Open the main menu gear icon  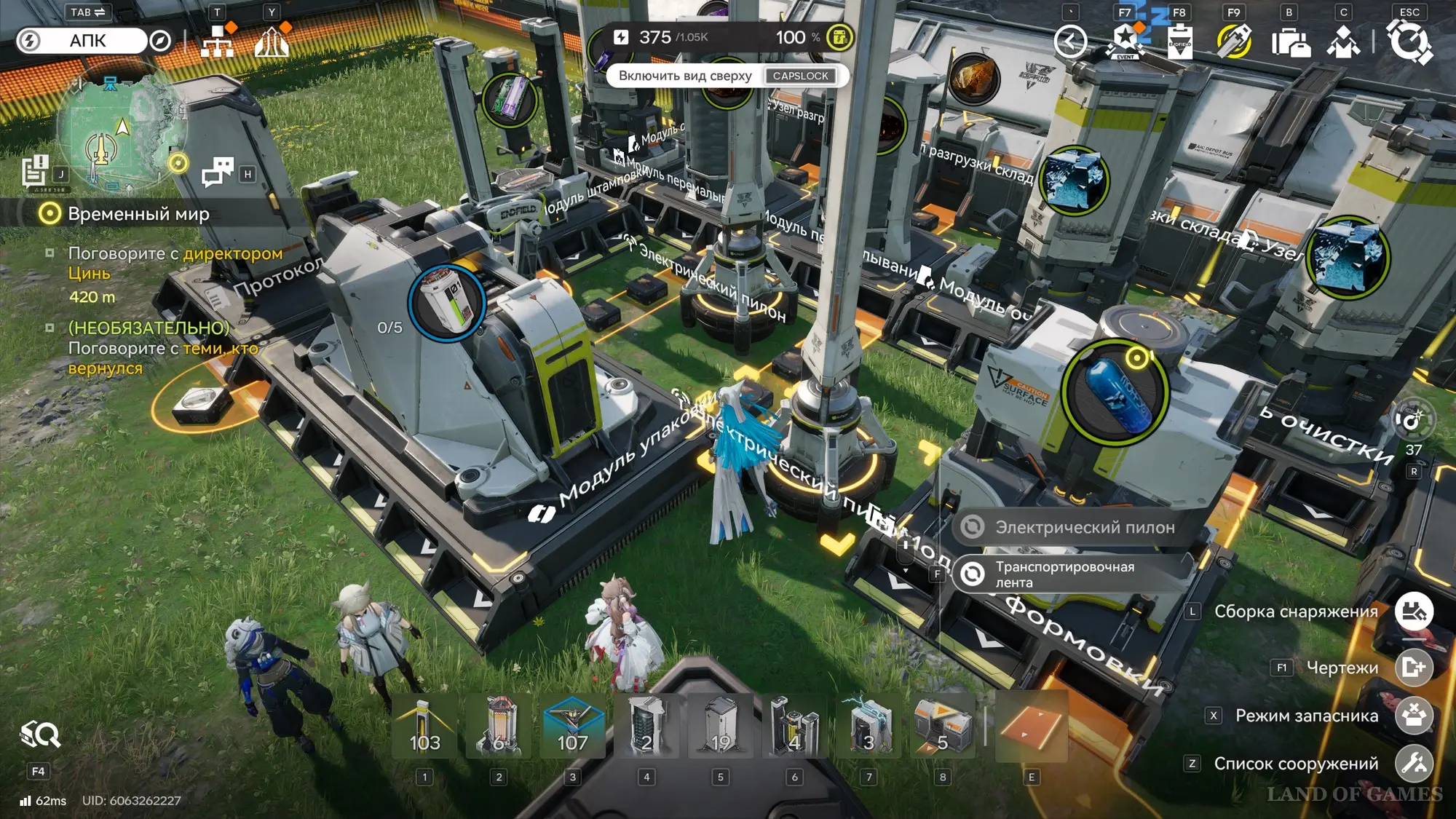[x=1409, y=41]
